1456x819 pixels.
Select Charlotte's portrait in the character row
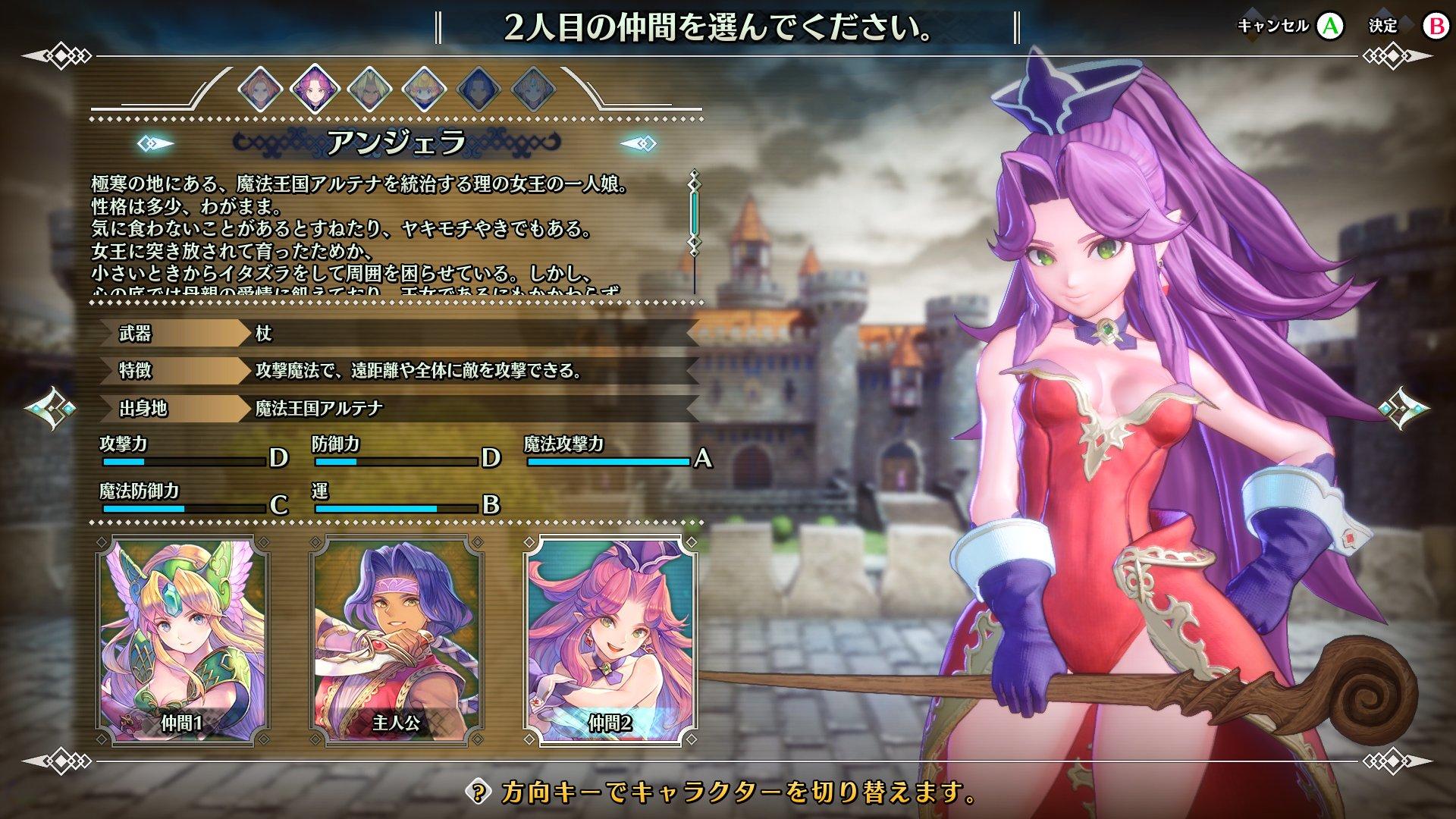(425, 88)
